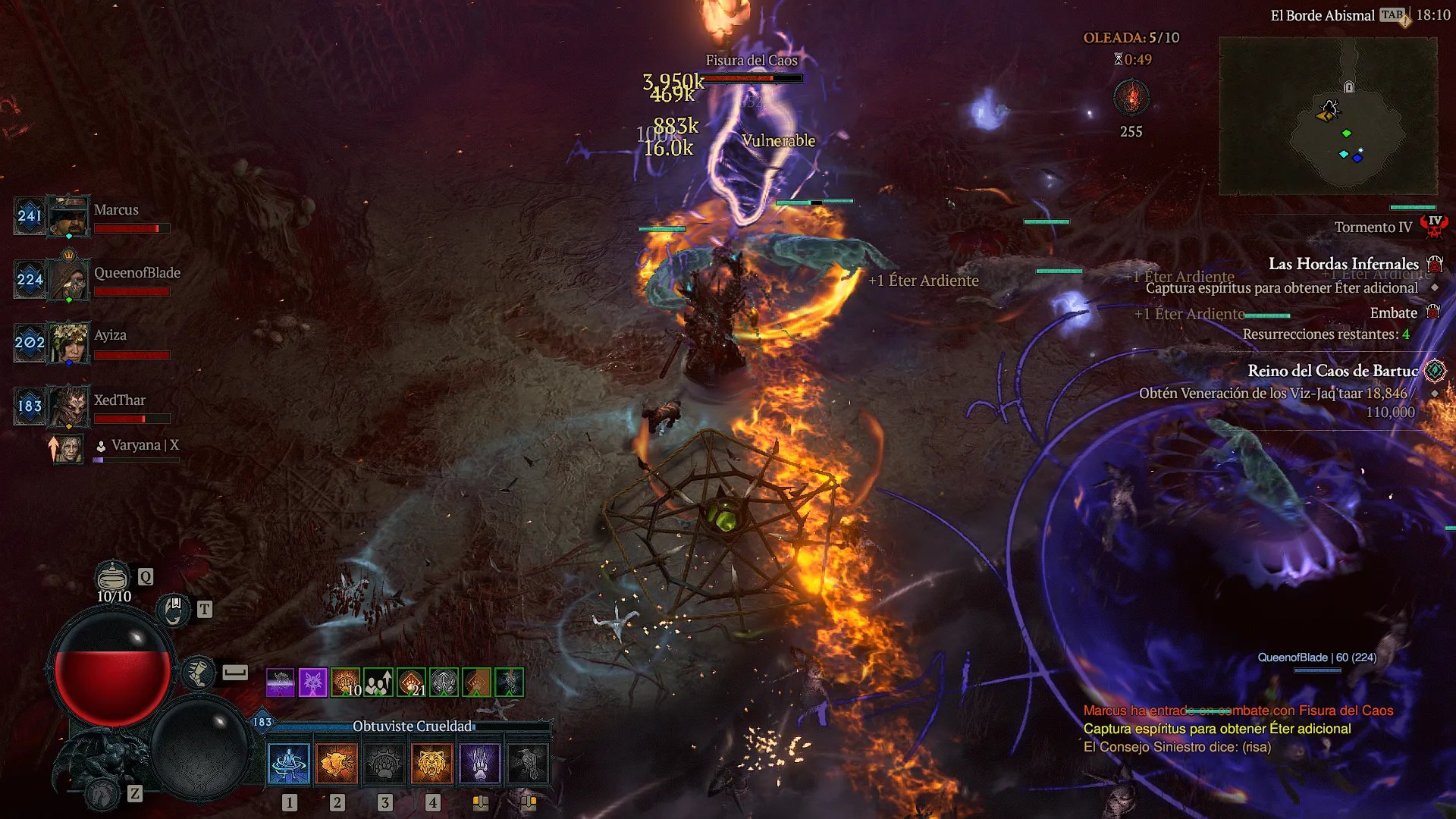Use the raven skill slot
The image size is (1456, 819).
tap(528, 763)
